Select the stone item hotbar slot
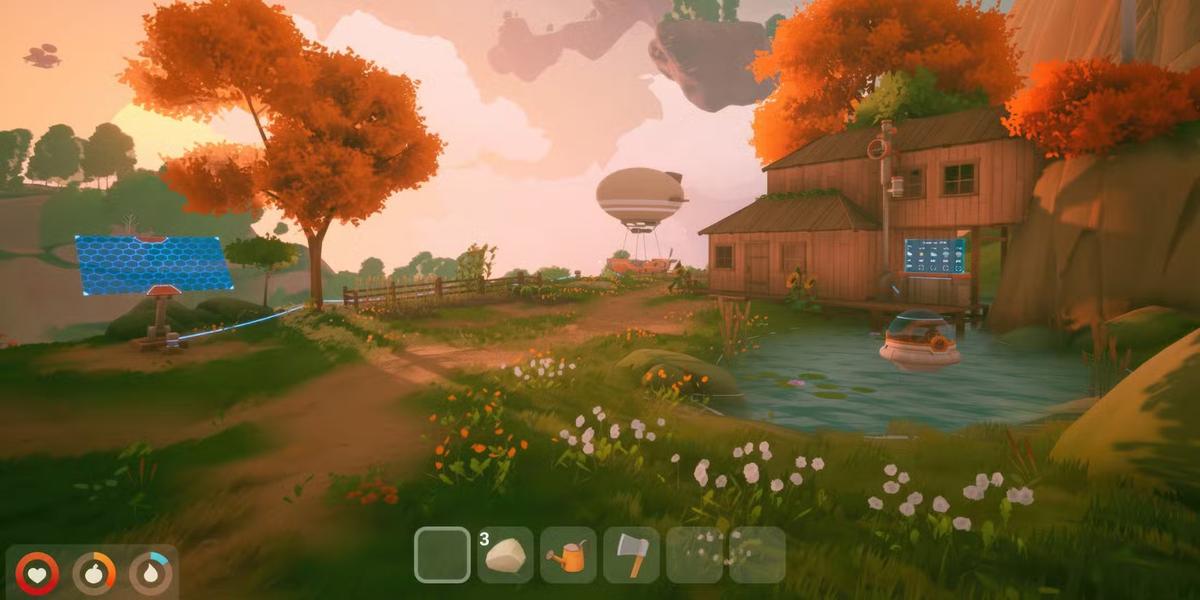This screenshot has width=1200, height=600. tap(505, 555)
